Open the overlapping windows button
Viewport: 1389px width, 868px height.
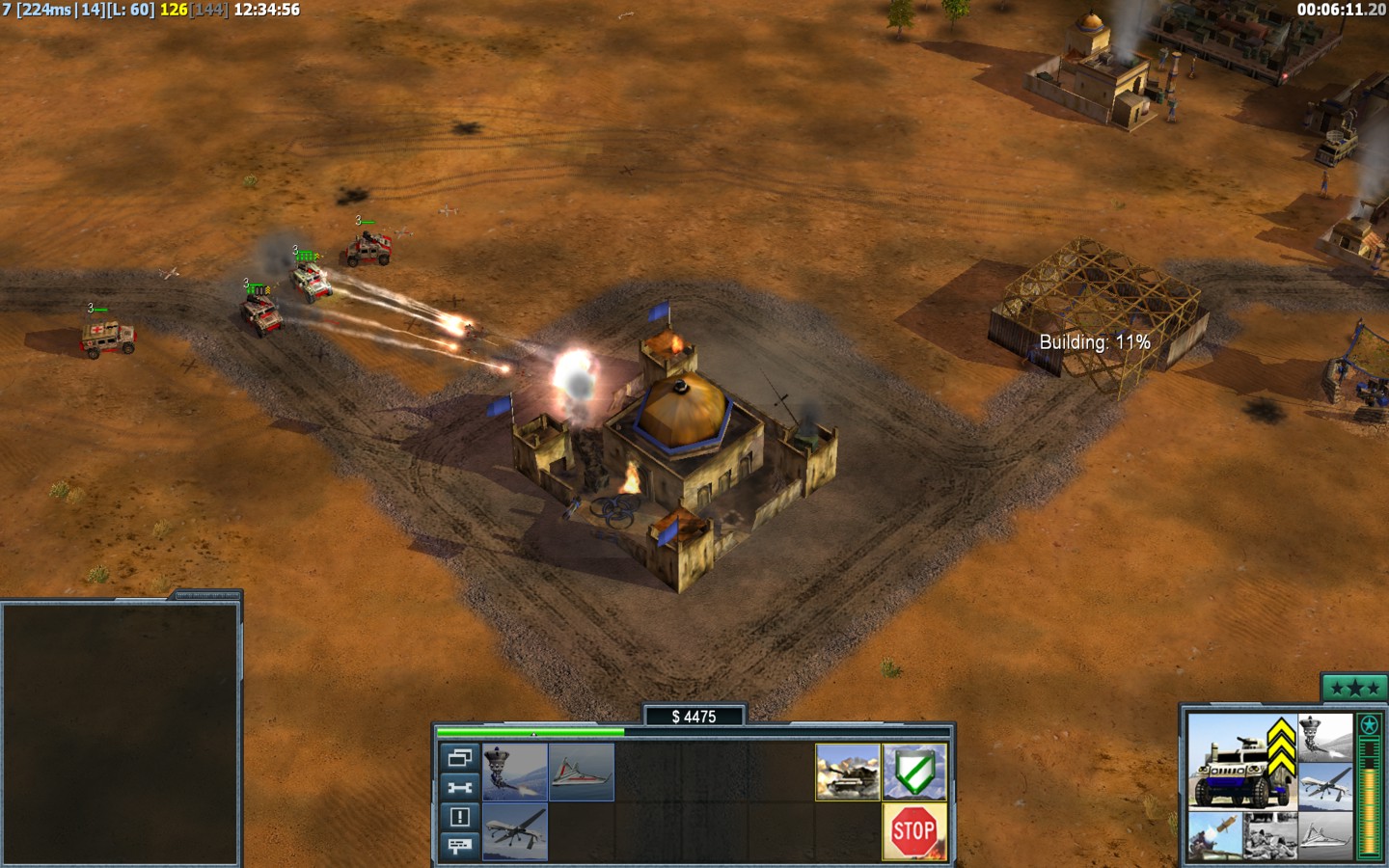[460, 758]
